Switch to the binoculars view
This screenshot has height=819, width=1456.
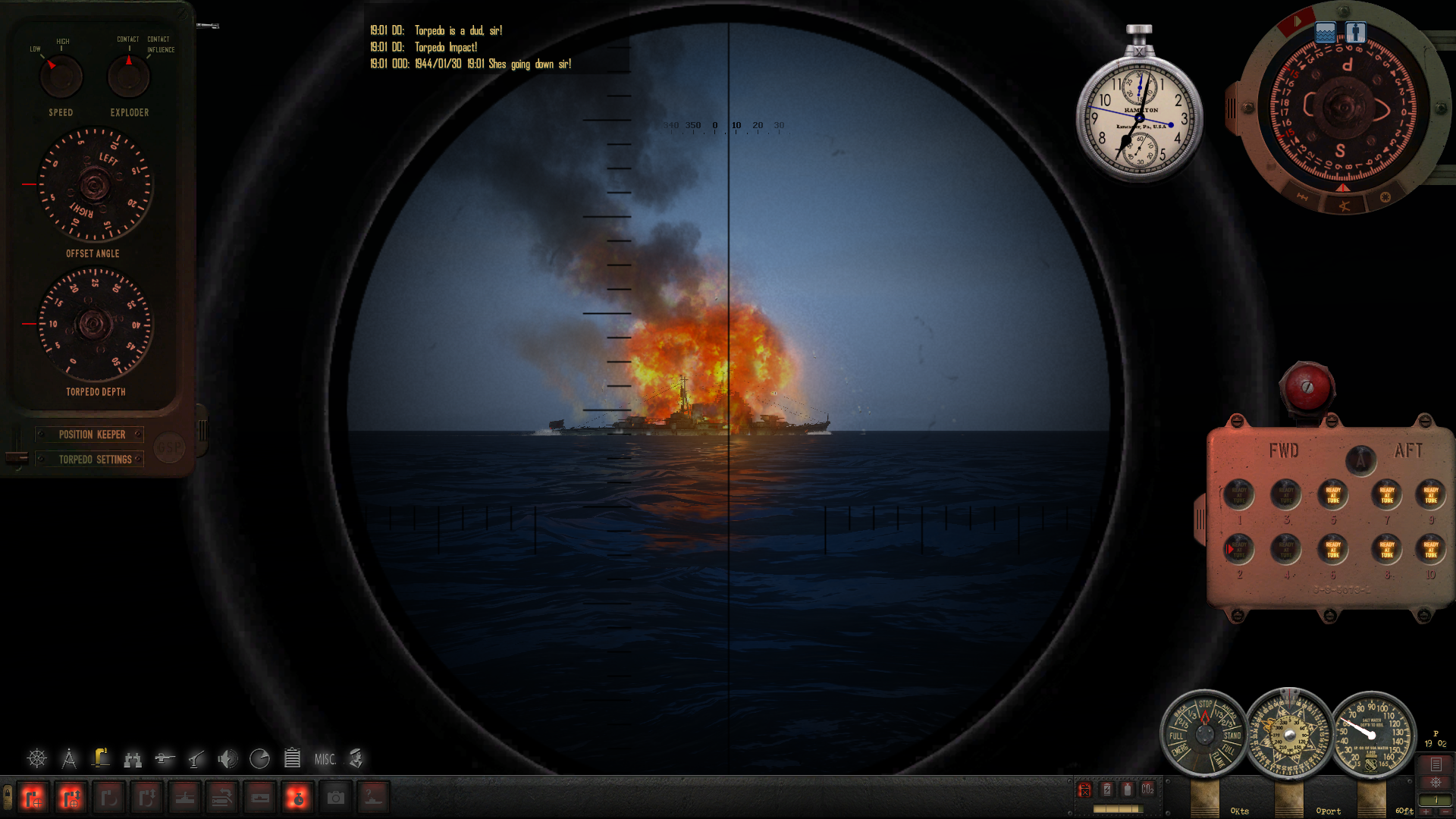click(133, 758)
